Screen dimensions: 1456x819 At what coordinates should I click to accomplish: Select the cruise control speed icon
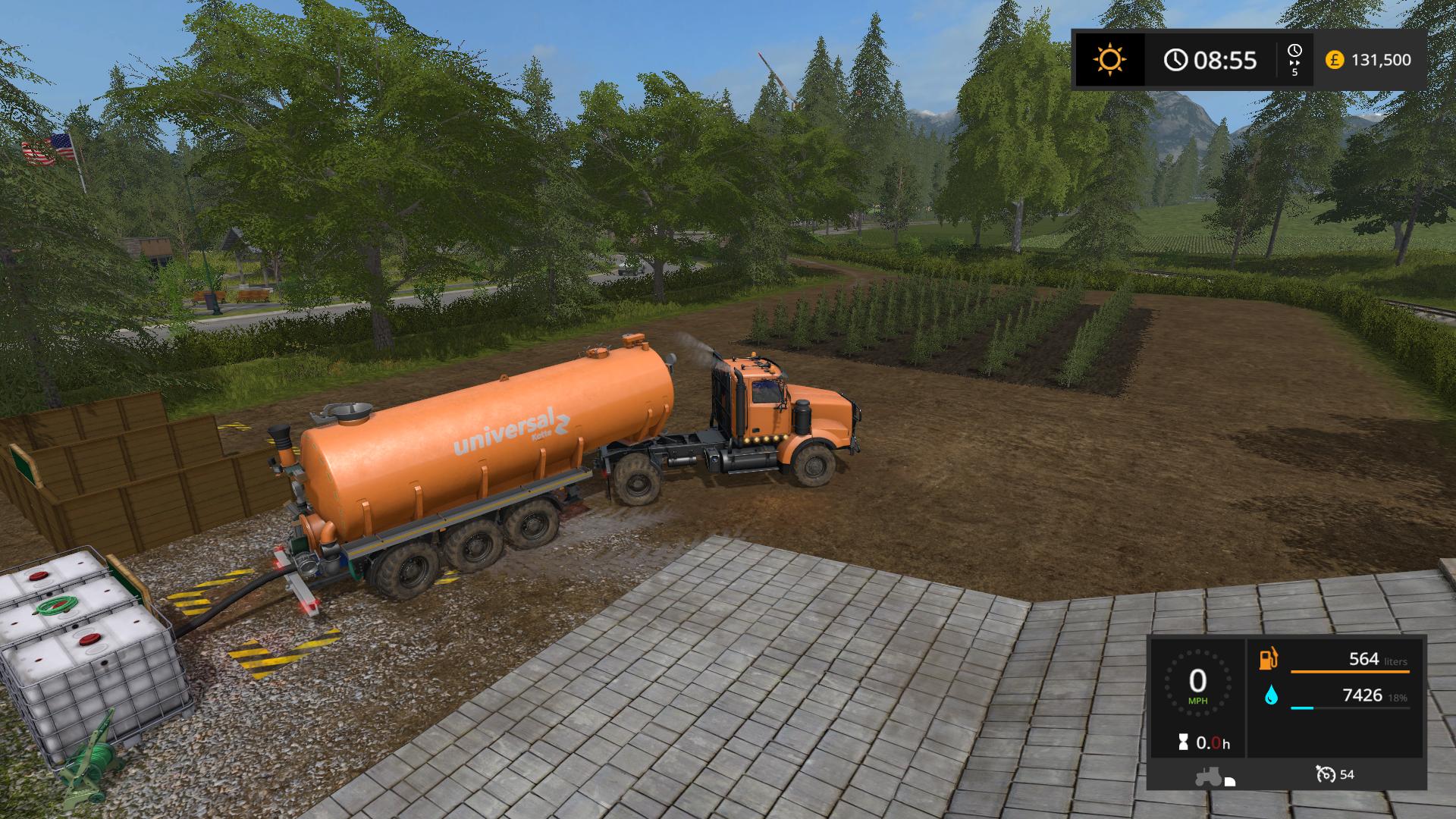pyautogui.click(x=1326, y=774)
